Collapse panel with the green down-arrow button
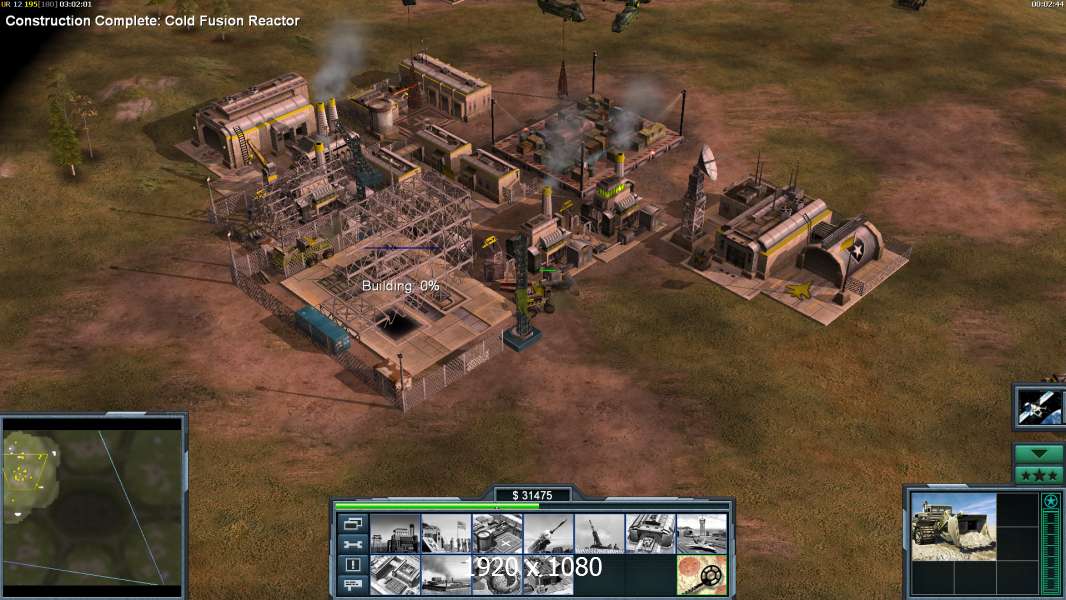 click(1039, 454)
